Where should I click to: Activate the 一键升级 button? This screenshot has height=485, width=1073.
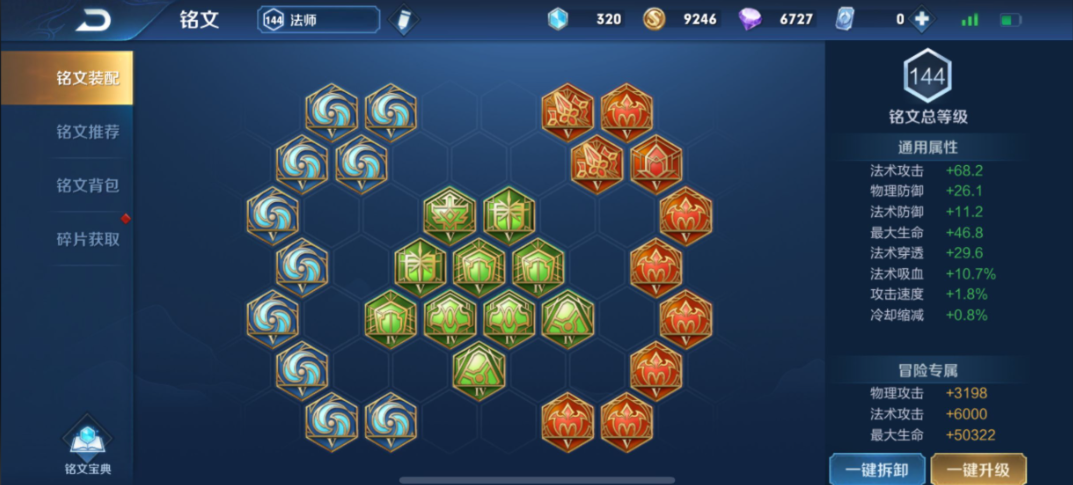[978, 470]
